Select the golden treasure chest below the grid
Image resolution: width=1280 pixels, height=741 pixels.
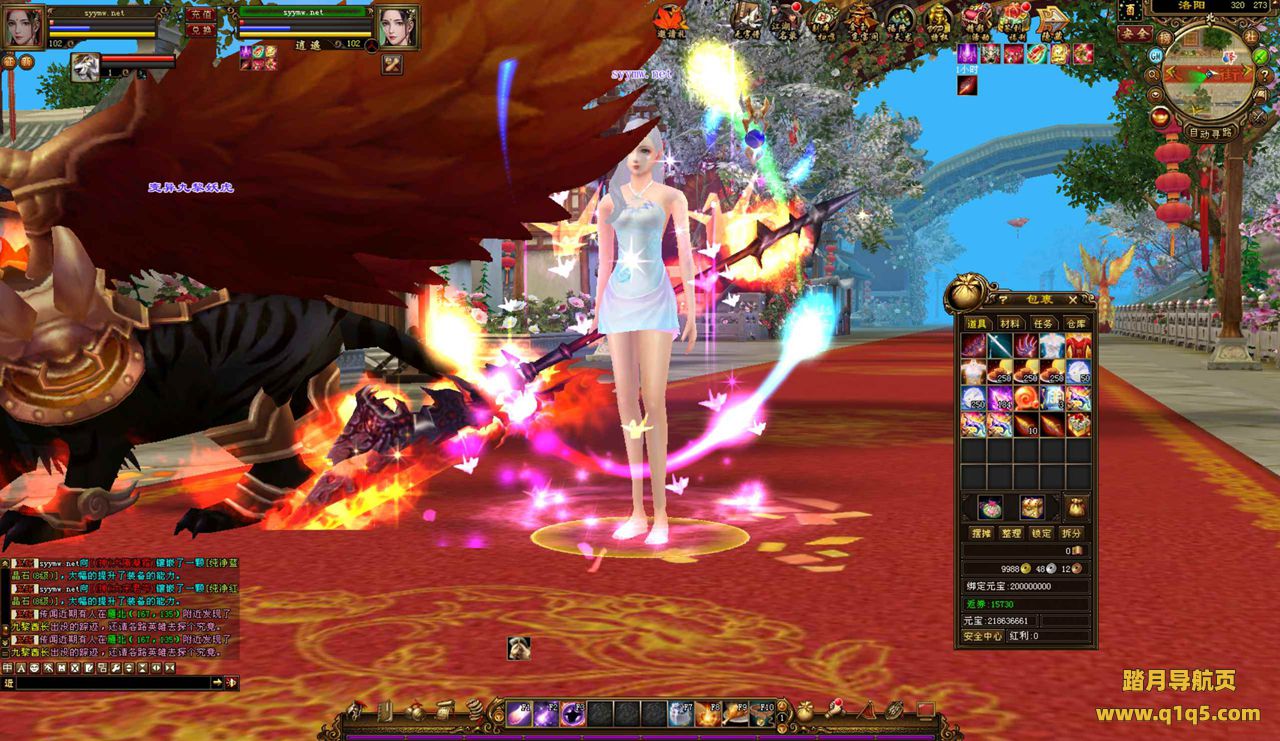(1032, 507)
